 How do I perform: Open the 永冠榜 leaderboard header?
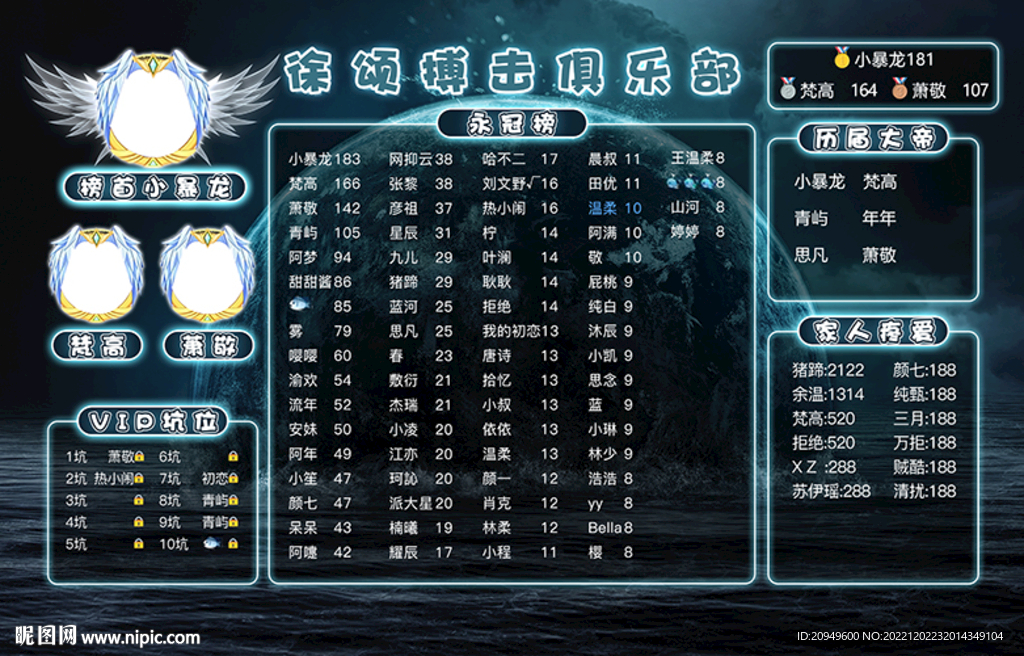[512, 123]
